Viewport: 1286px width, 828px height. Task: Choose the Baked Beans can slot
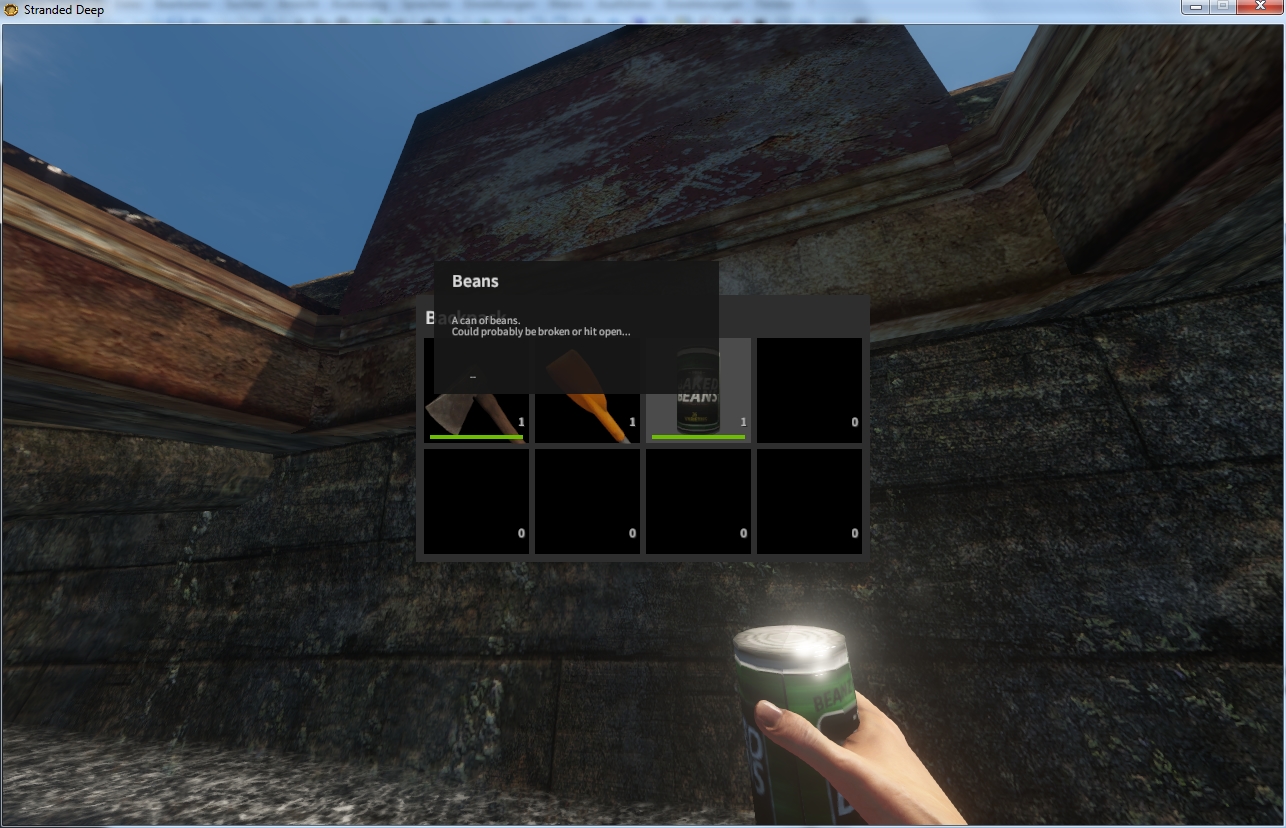pyautogui.click(x=698, y=392)
